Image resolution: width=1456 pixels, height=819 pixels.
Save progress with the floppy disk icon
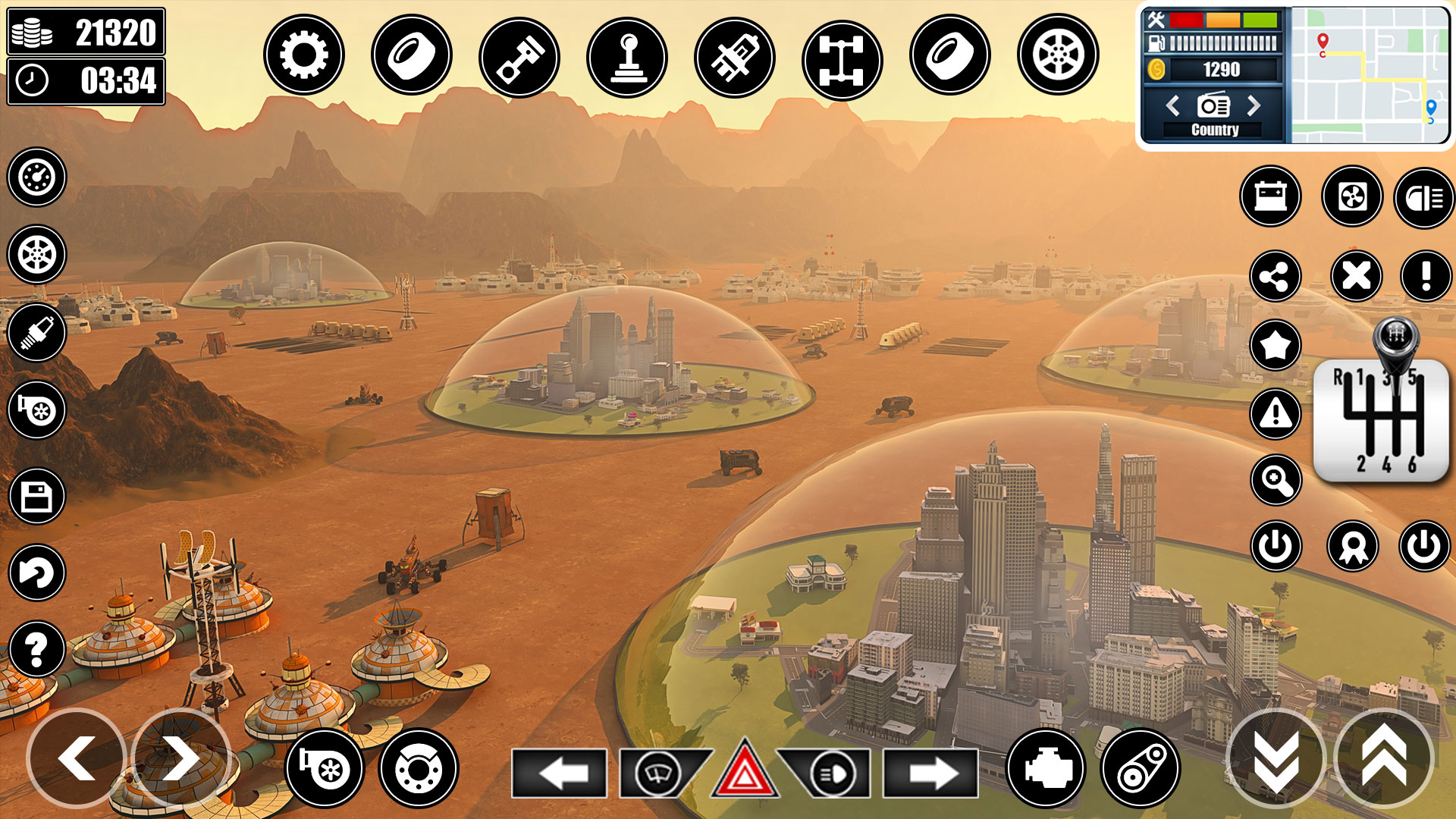pyautogui.click(x=36, y=497)
